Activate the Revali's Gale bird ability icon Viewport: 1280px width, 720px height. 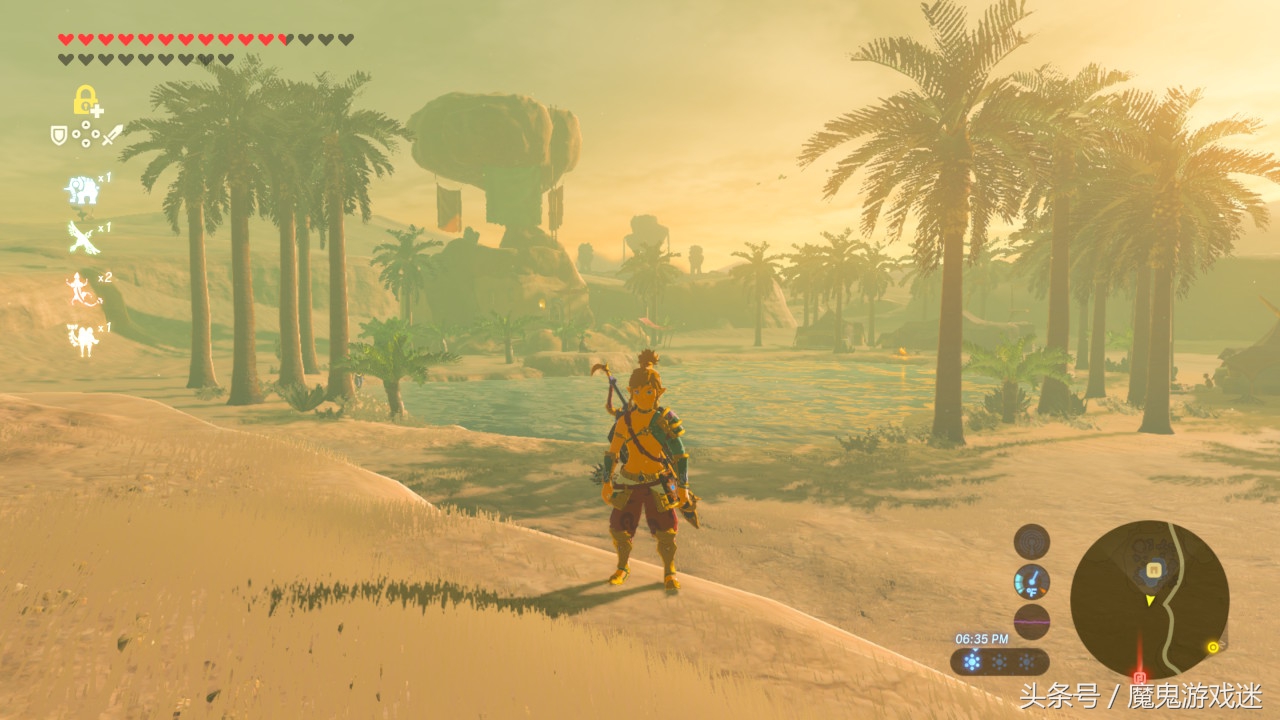(80, 238)
